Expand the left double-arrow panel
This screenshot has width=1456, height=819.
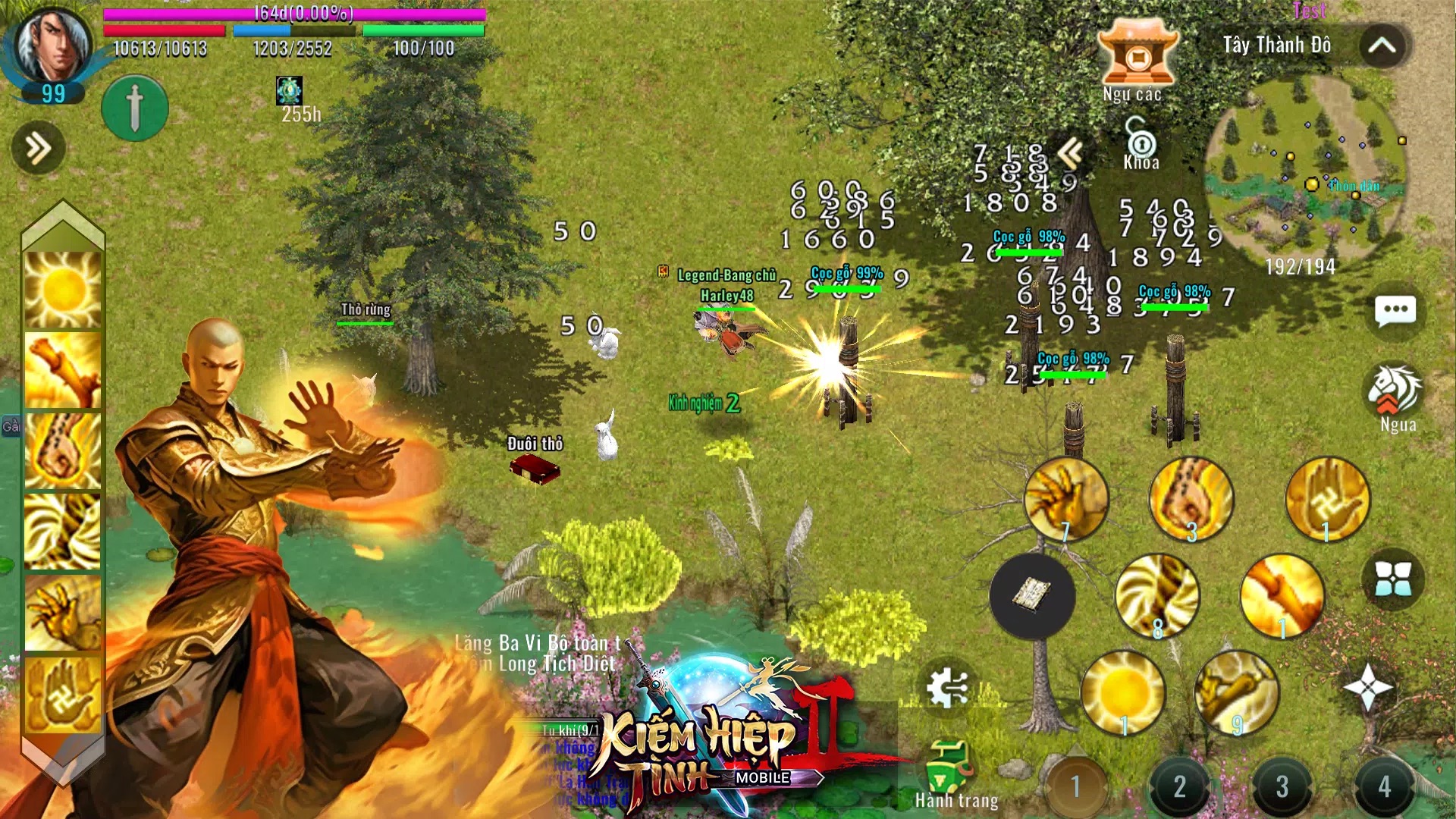point(38,148)
